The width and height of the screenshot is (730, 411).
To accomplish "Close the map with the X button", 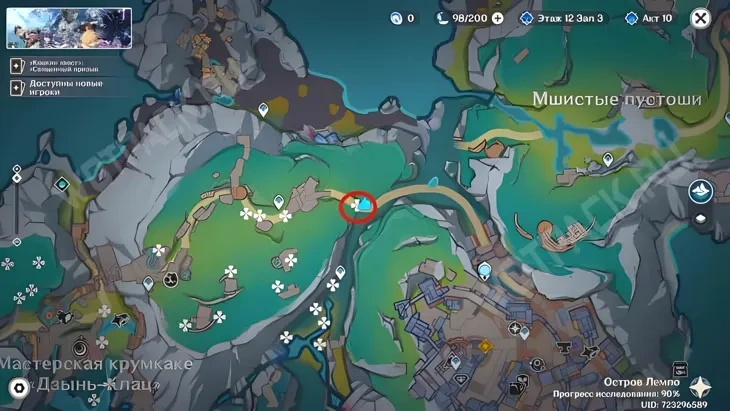I will pos(701,18).
